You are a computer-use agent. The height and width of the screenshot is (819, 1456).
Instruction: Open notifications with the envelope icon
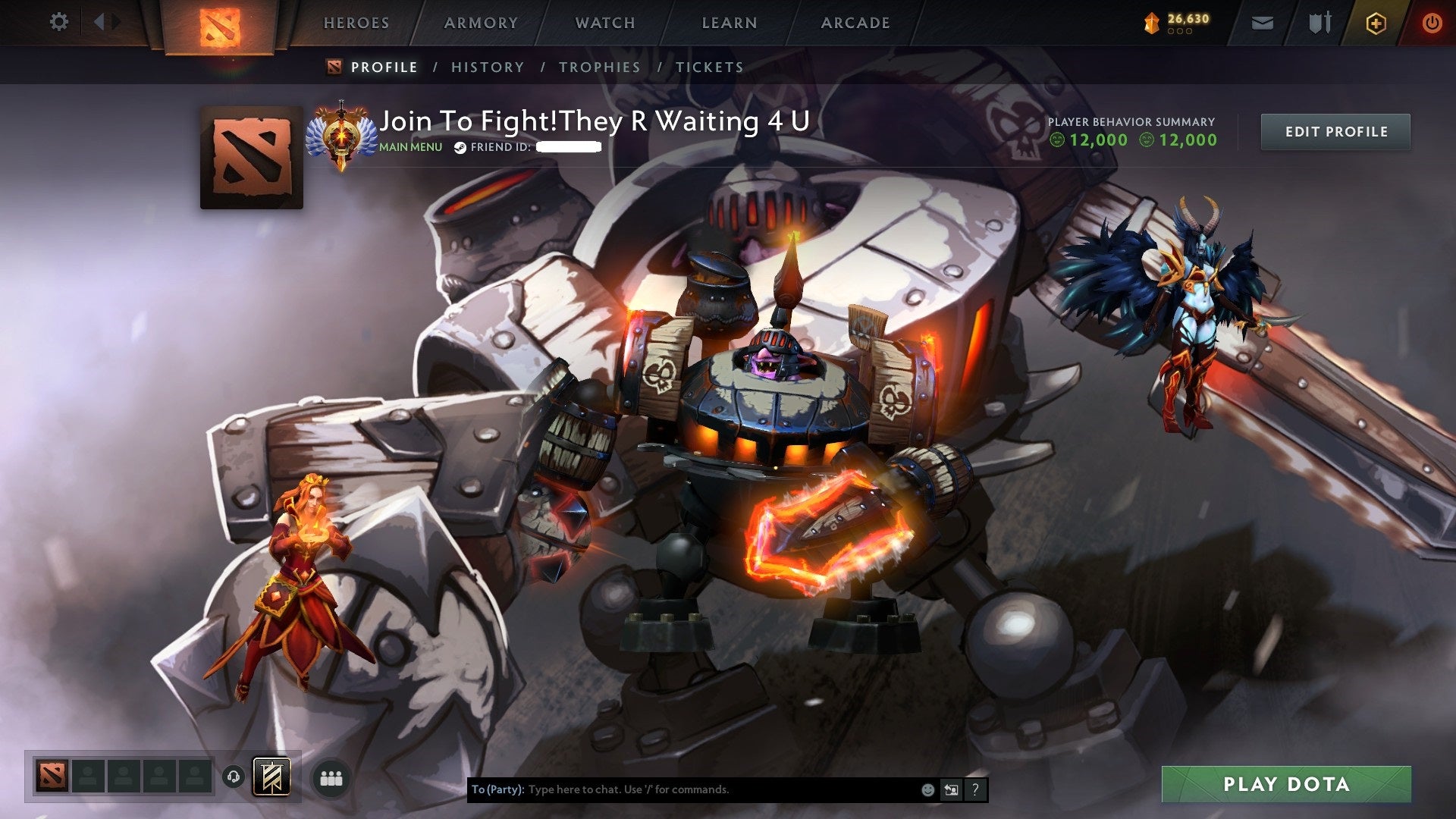(1261, 22)
